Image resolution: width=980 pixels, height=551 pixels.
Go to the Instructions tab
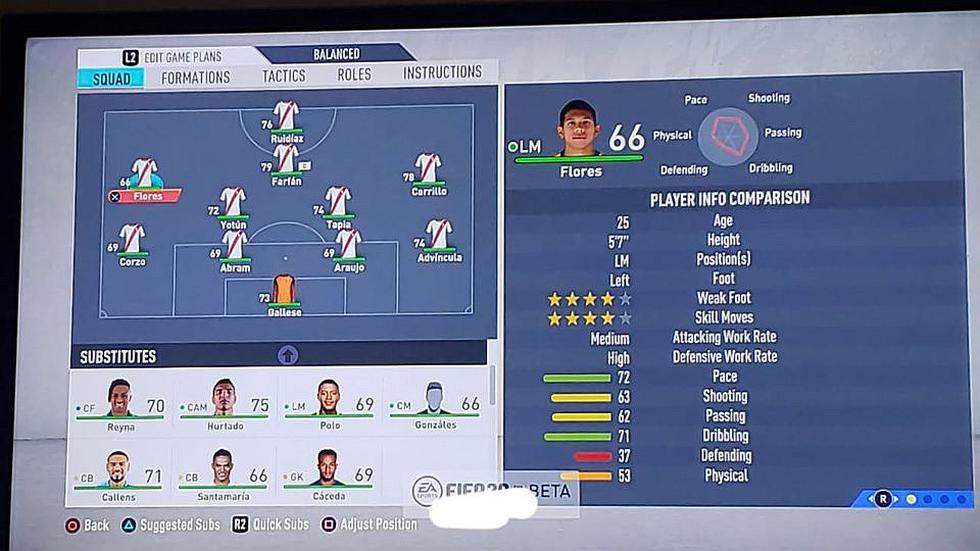coord(442,72)
